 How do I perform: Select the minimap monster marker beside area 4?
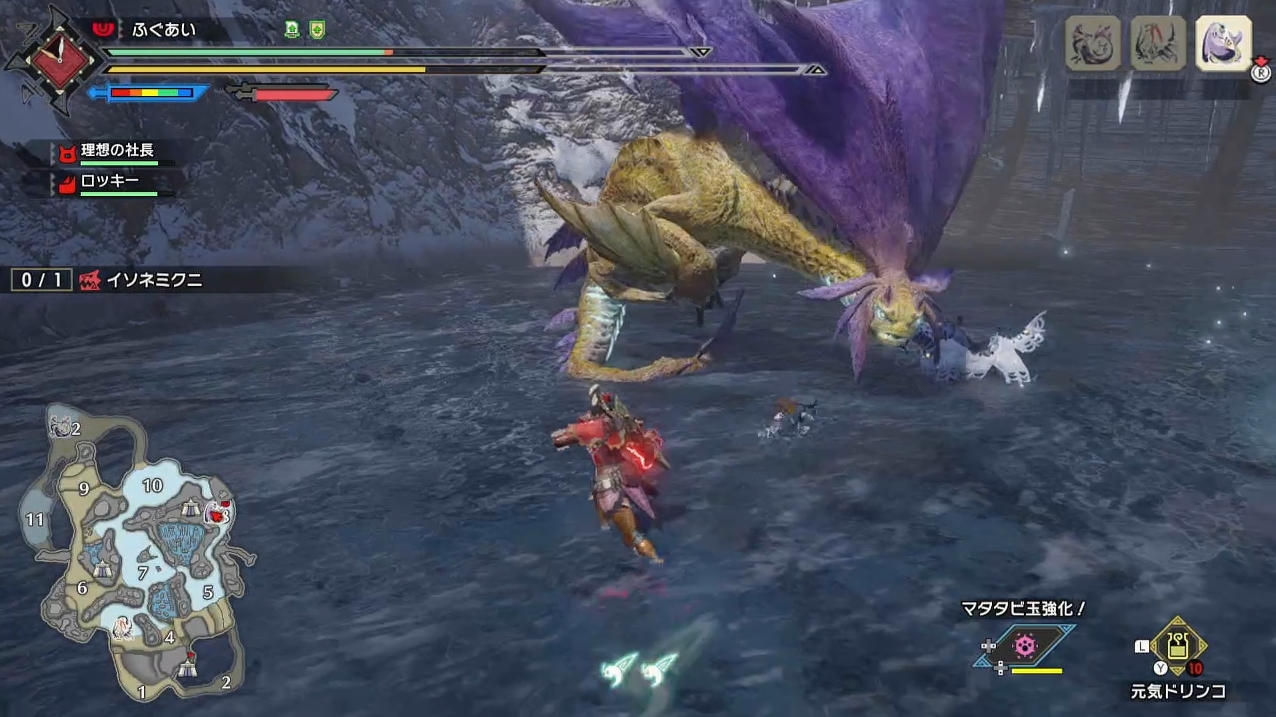(124, 627)
